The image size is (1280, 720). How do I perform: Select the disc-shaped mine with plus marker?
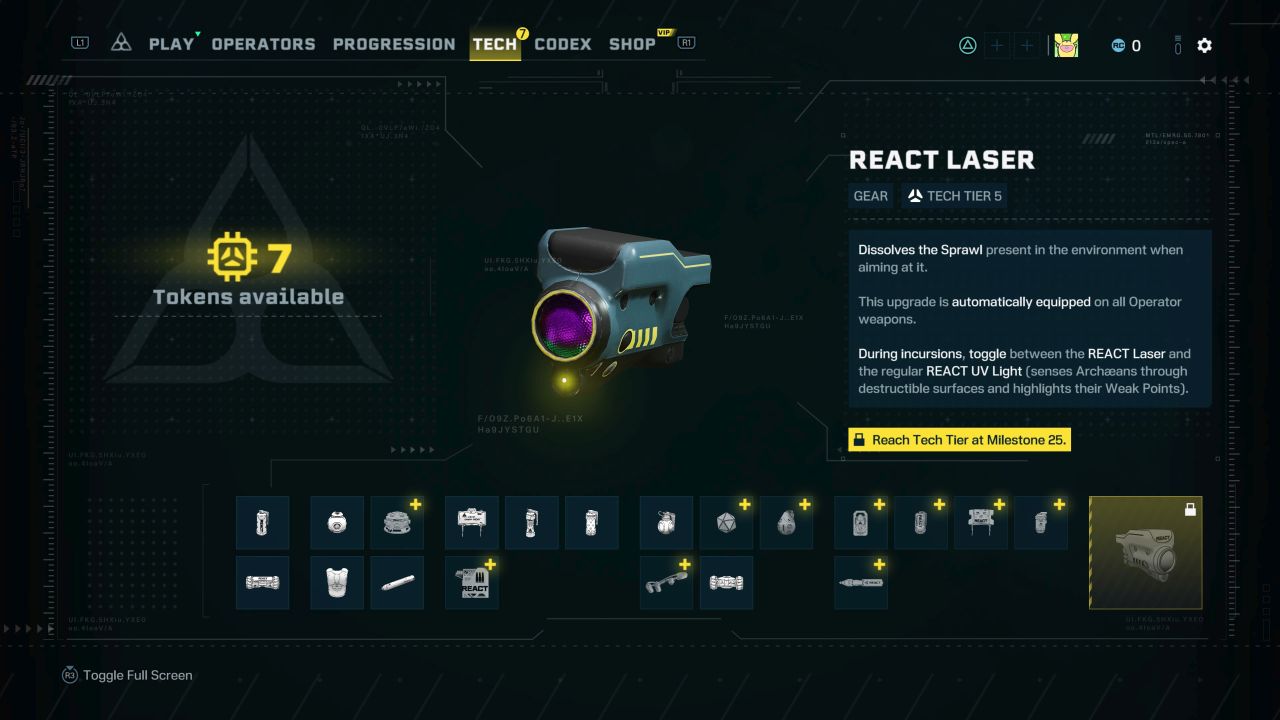pos(397,522)
